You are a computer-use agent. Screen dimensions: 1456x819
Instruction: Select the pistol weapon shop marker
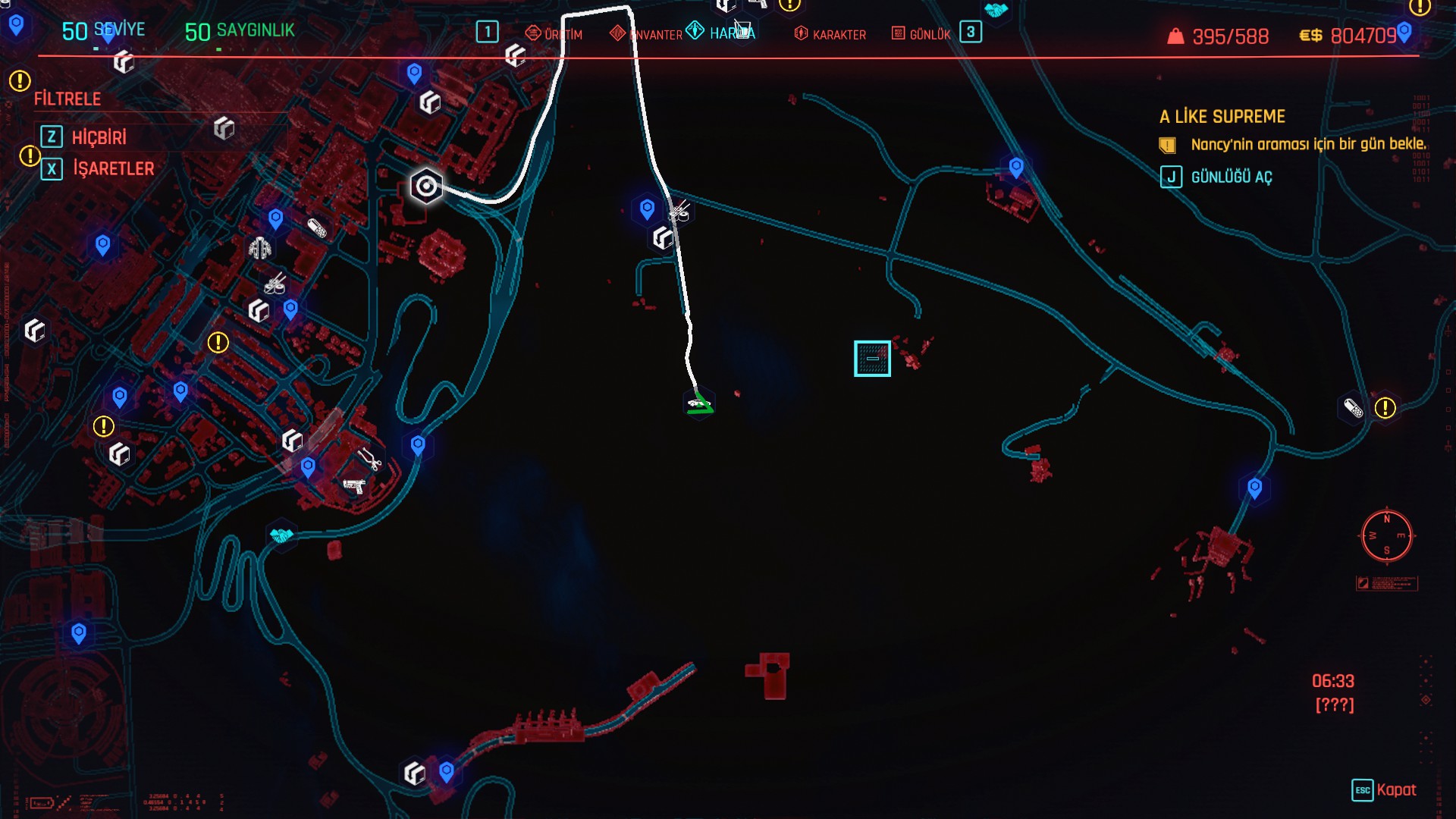[353, 485]
